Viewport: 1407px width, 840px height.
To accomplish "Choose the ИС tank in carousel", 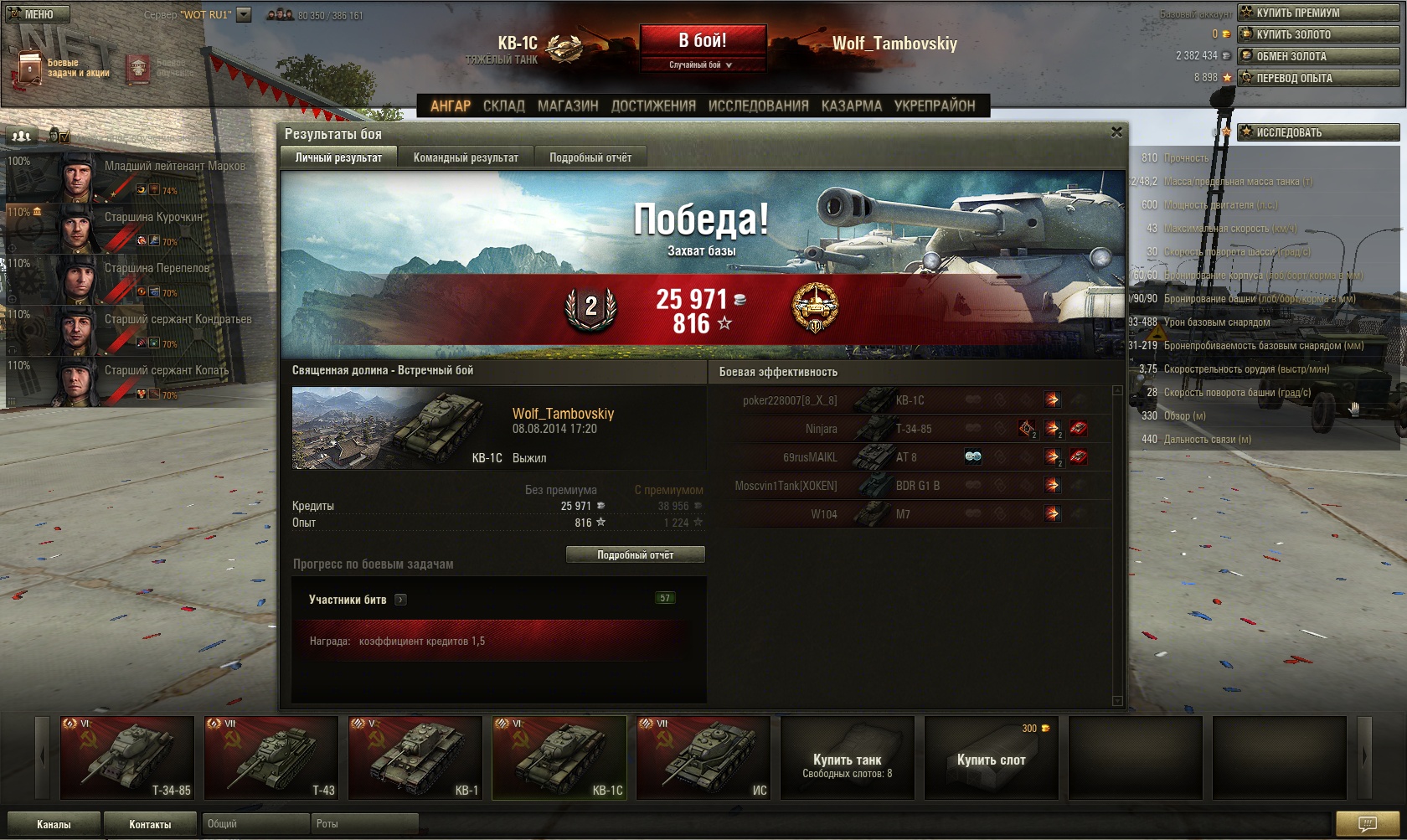I will [x=703, y=757].
